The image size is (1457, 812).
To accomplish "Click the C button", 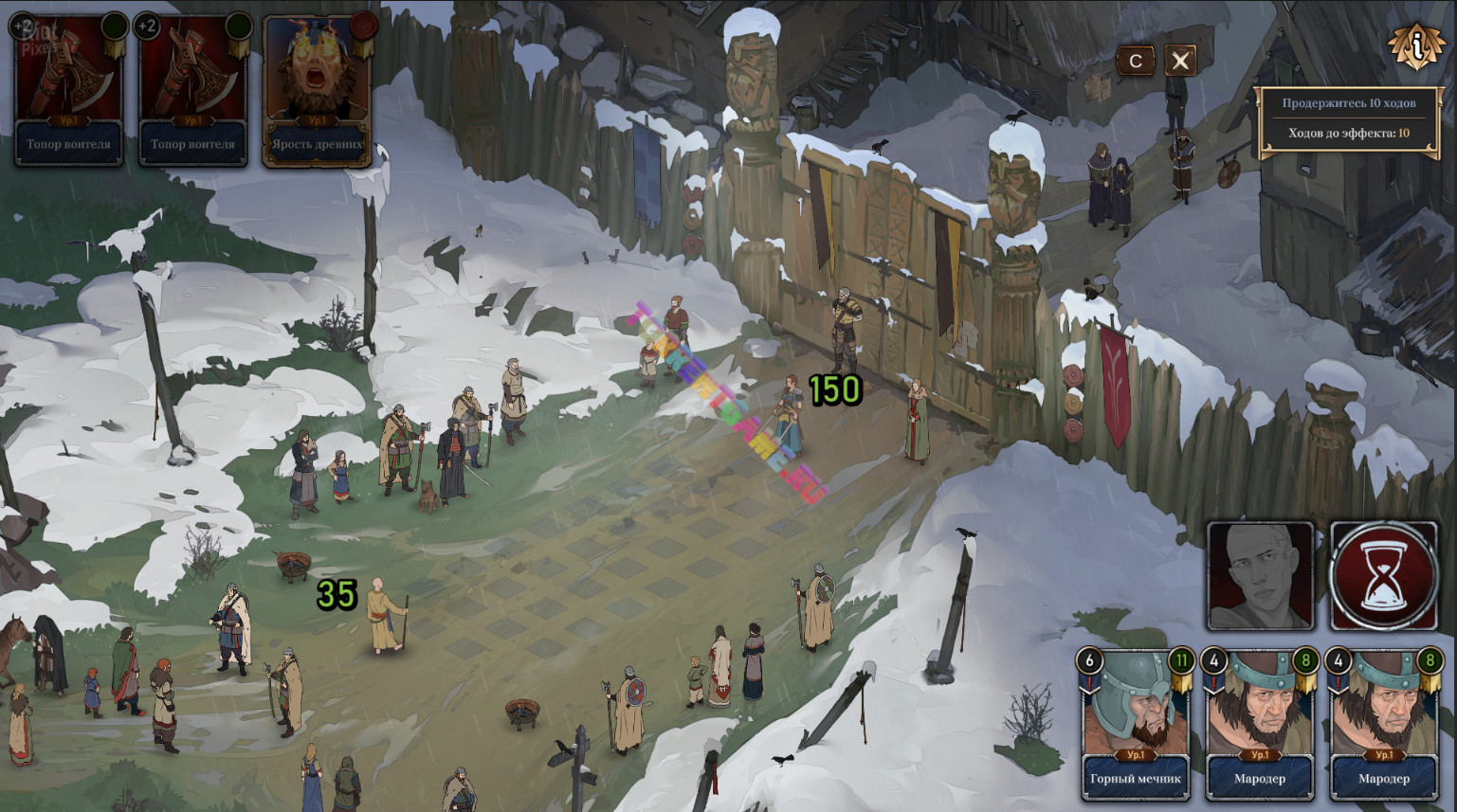I will point(1136,62).
